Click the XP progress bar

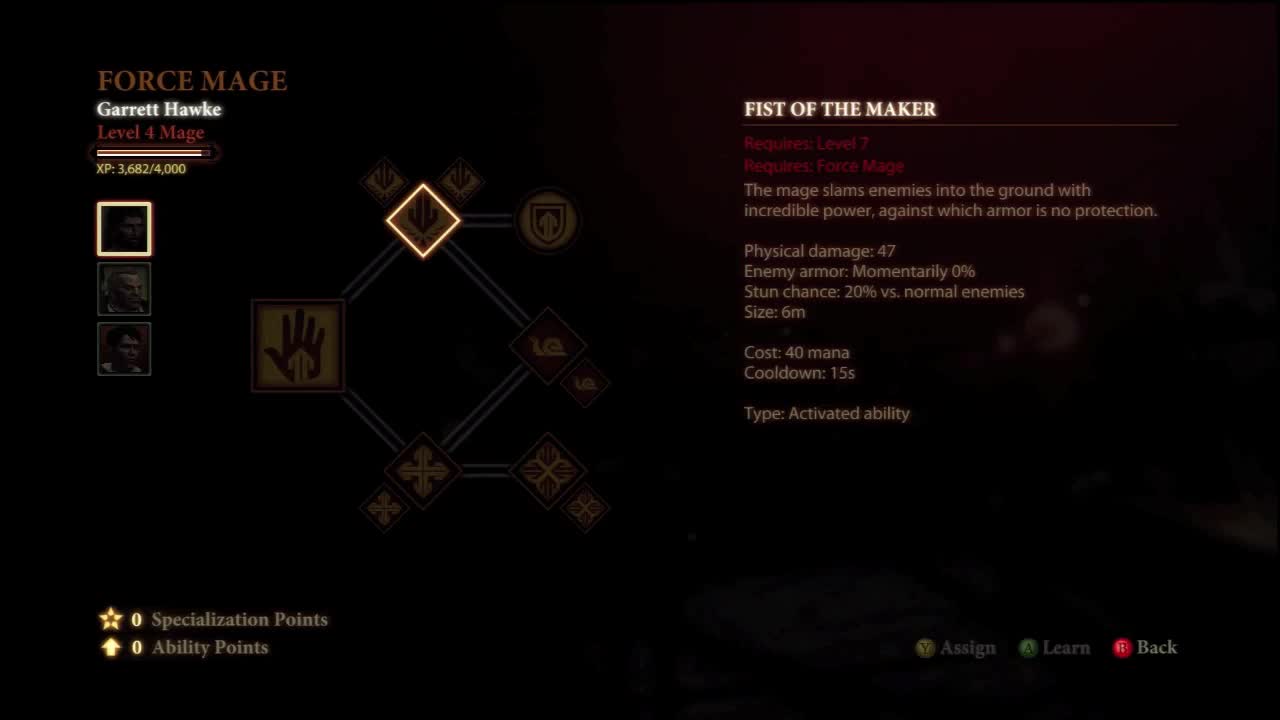point(155,152)
